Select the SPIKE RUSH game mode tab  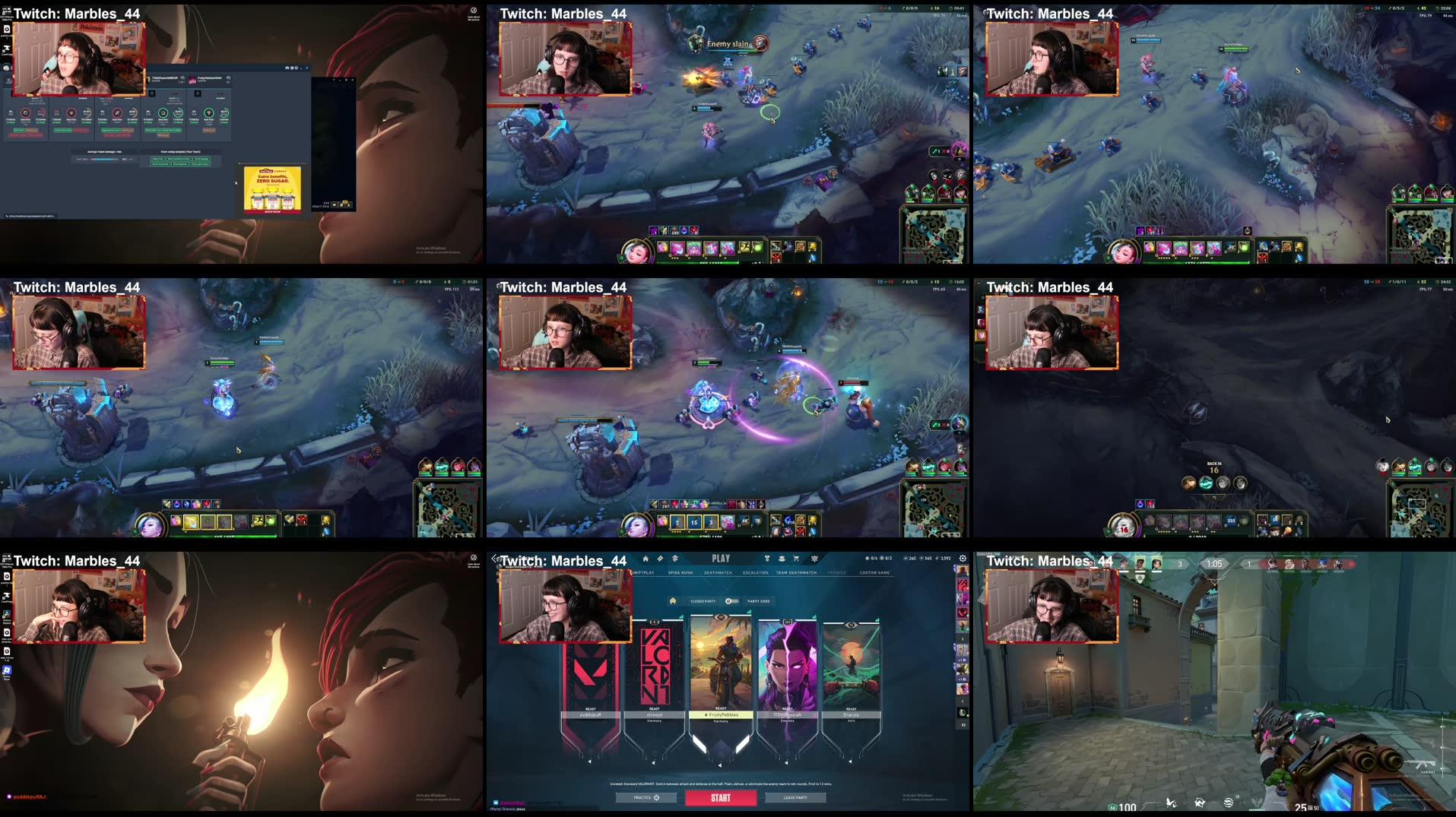(681, 573)
